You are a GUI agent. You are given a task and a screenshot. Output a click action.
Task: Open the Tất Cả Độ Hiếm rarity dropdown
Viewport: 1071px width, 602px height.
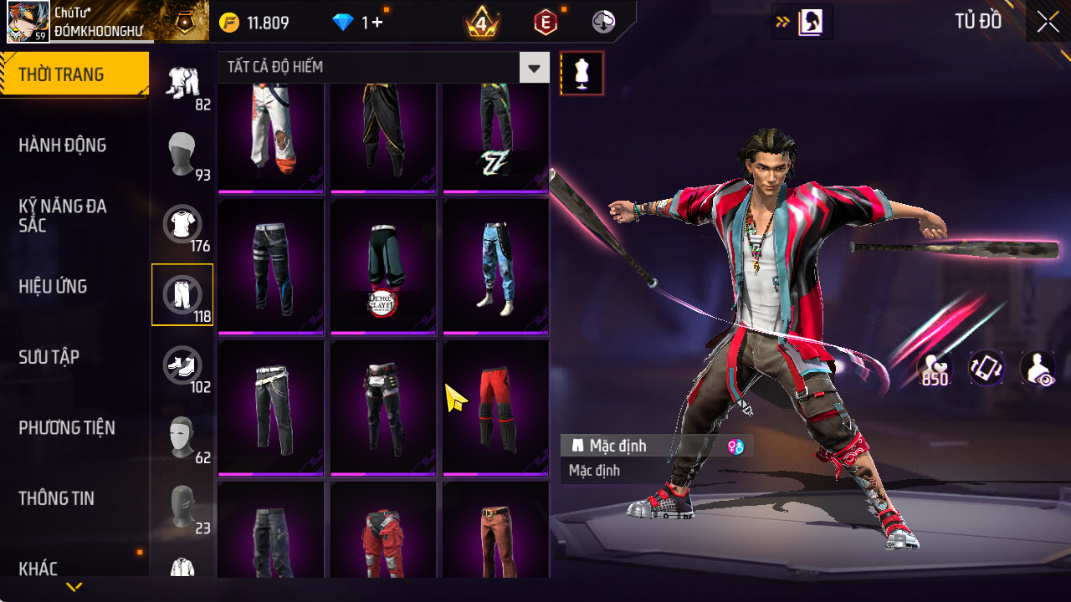point(384,68)
